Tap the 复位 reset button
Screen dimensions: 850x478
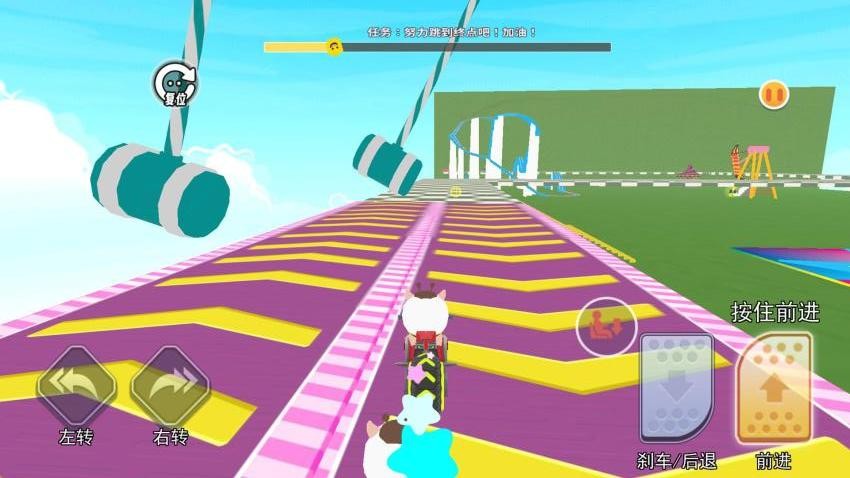(175, 84)
